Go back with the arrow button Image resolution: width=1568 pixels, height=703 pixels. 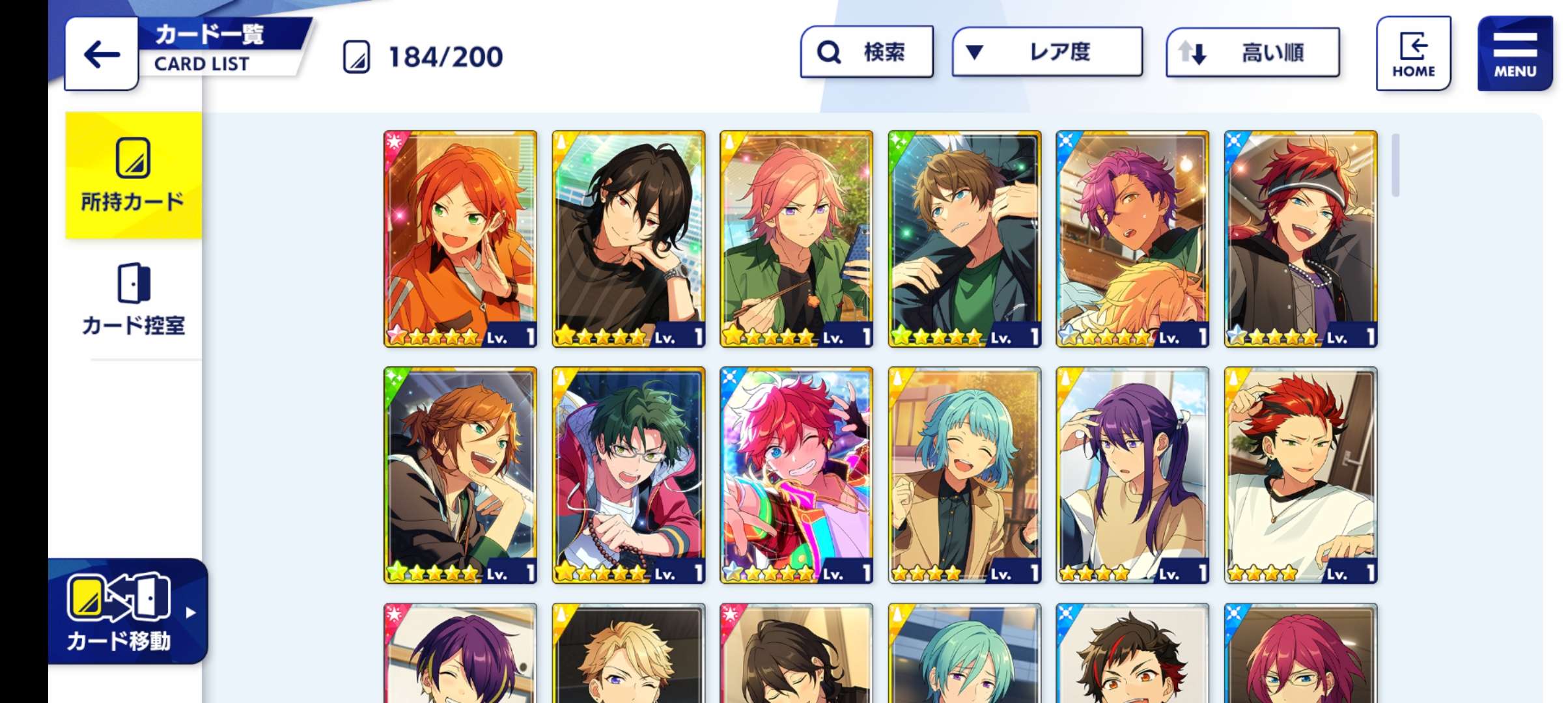(102, 54)
